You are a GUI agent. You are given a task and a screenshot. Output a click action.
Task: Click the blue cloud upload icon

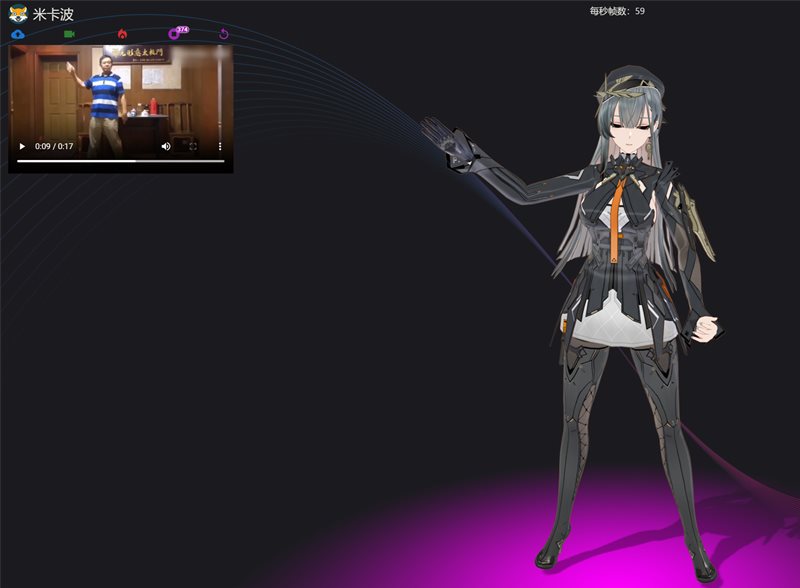coord(18,34)
